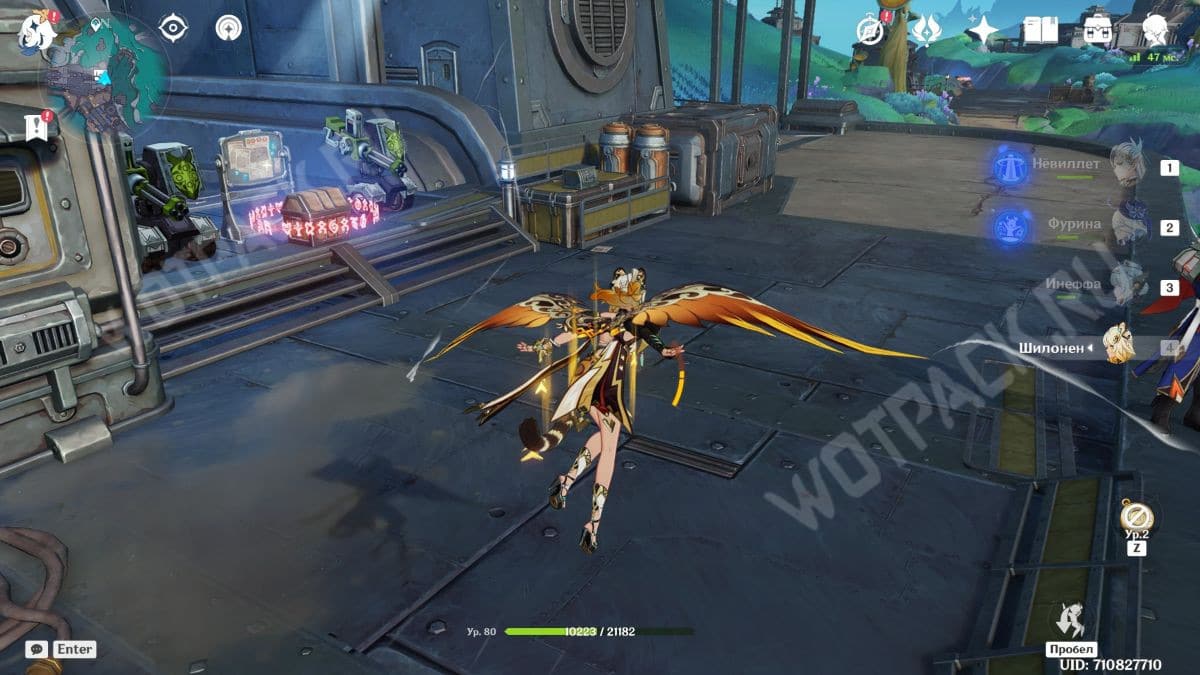The image size is (1200, 675).
Task: Click the round arrow icon near the minimap
Action: click(229, 28)
